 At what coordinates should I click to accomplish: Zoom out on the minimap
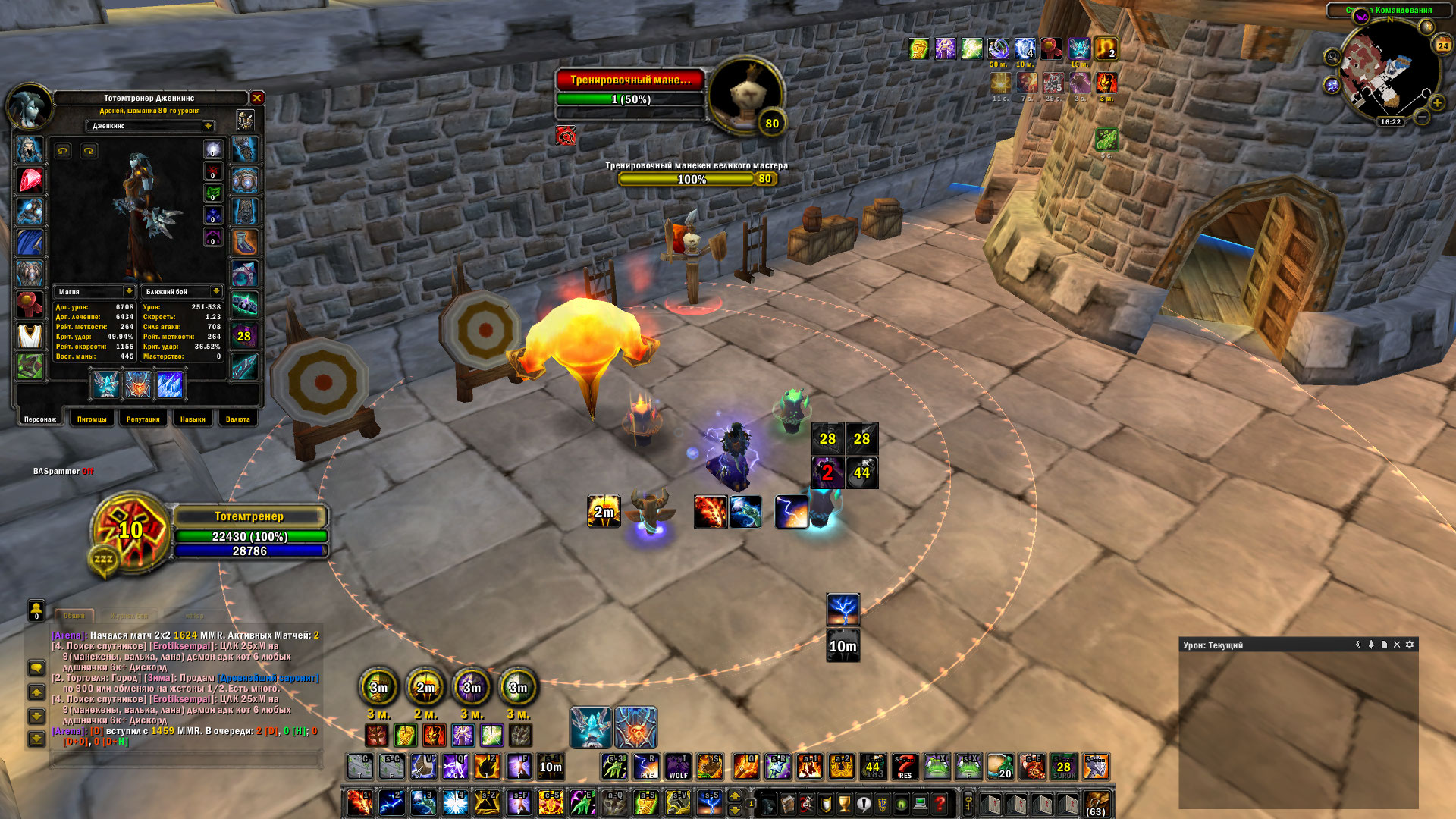(x=1422, y=118)
